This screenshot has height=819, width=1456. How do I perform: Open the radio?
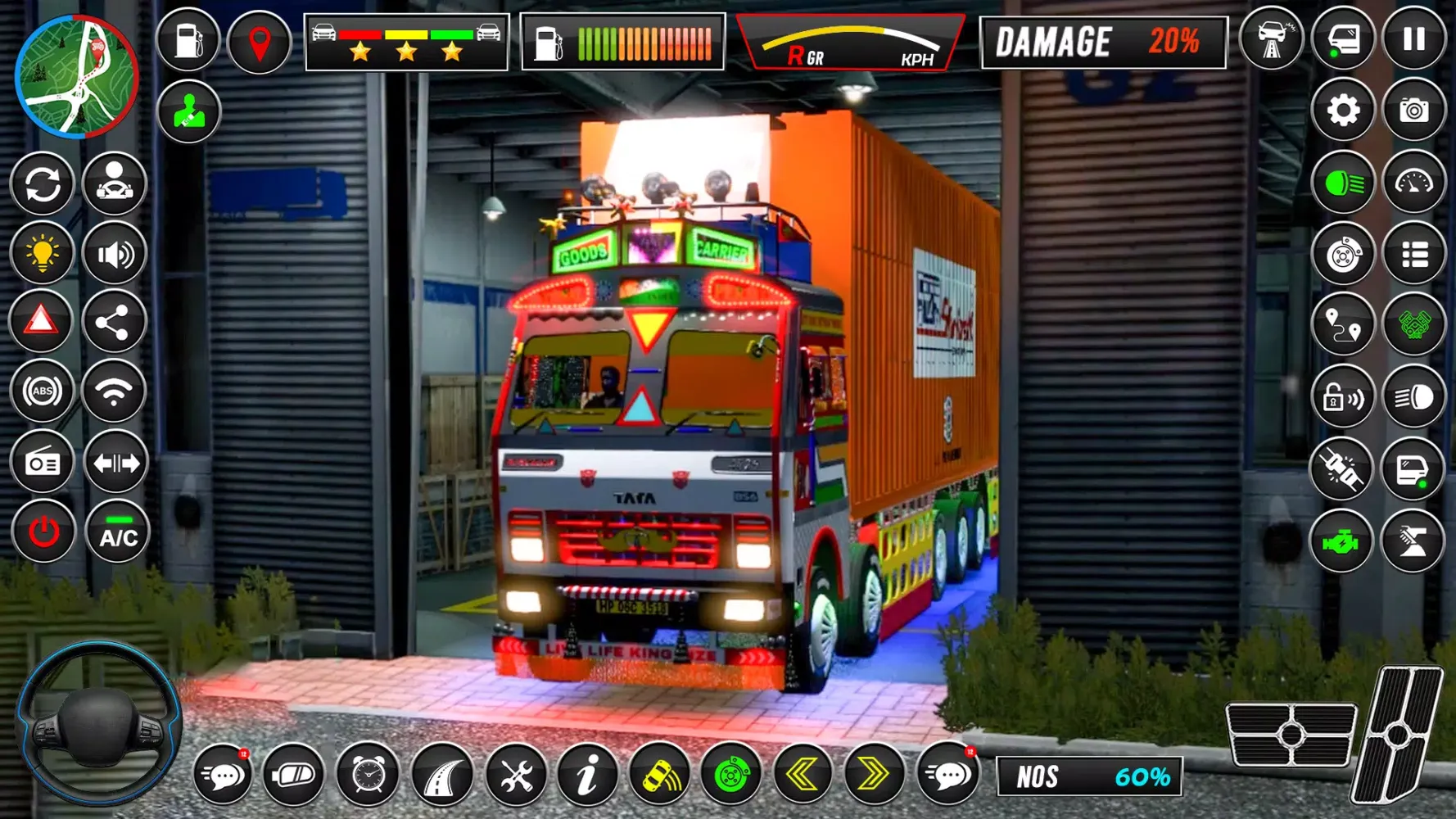[x=42, y=464]
